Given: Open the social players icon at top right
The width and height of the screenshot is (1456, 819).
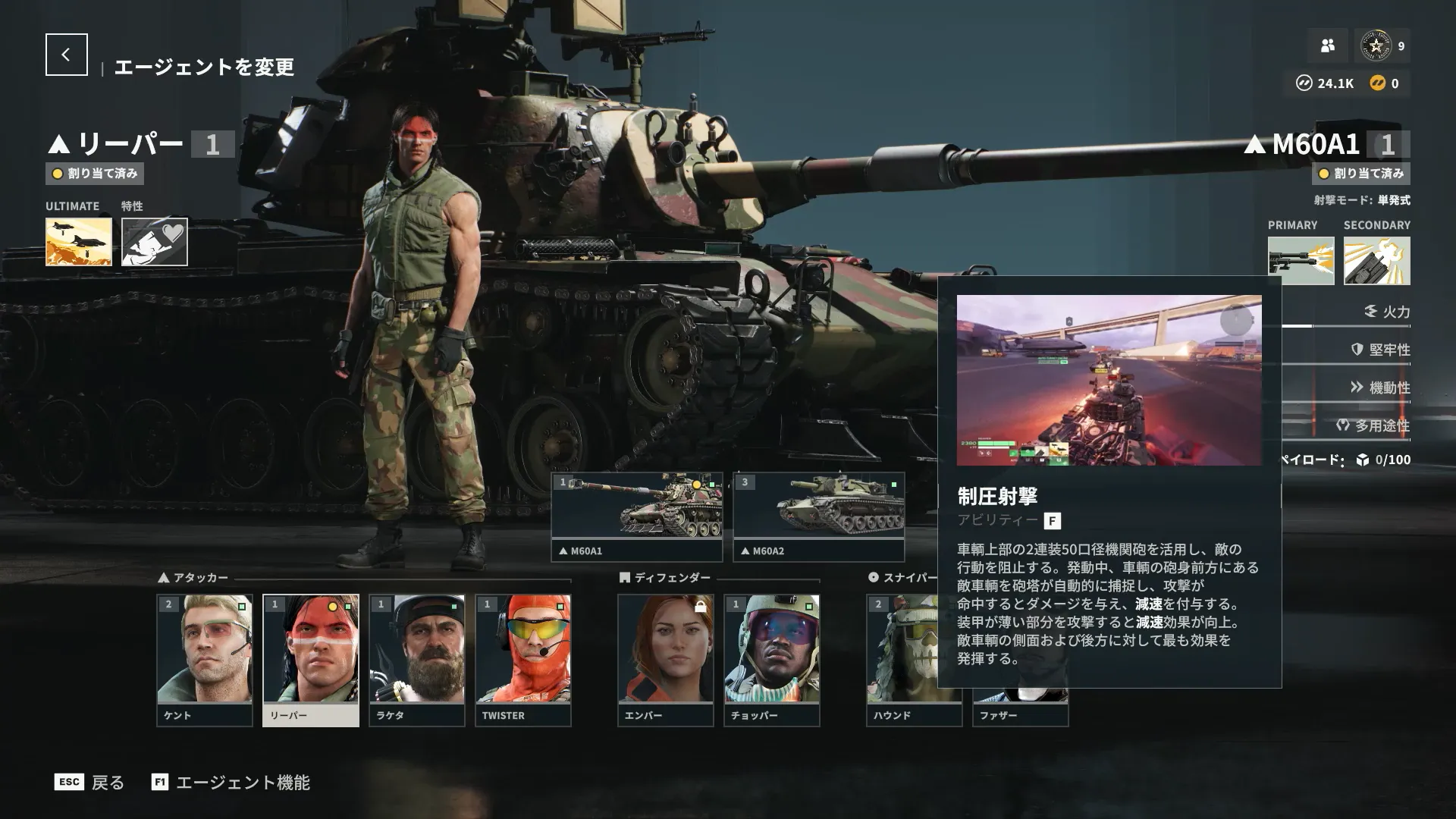Looking at the screenshot, I should click(x=1327, y=46).
